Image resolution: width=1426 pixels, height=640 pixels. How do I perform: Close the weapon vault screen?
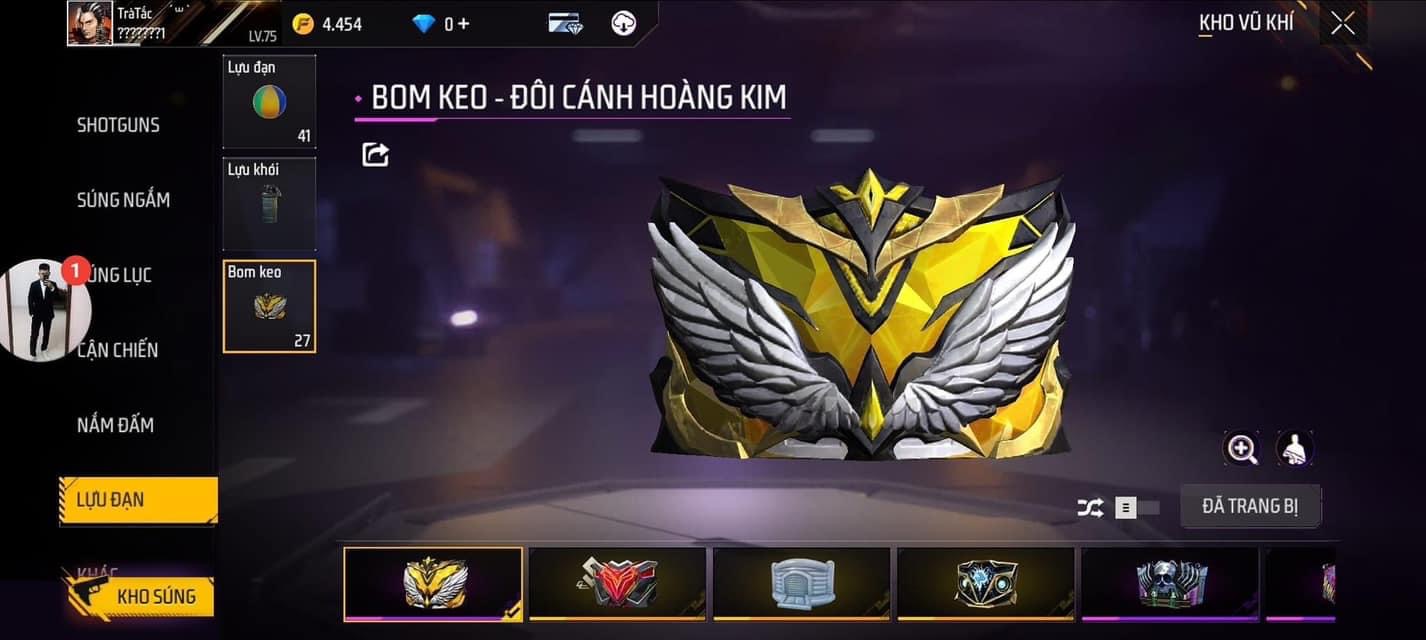click(1343, 23)
